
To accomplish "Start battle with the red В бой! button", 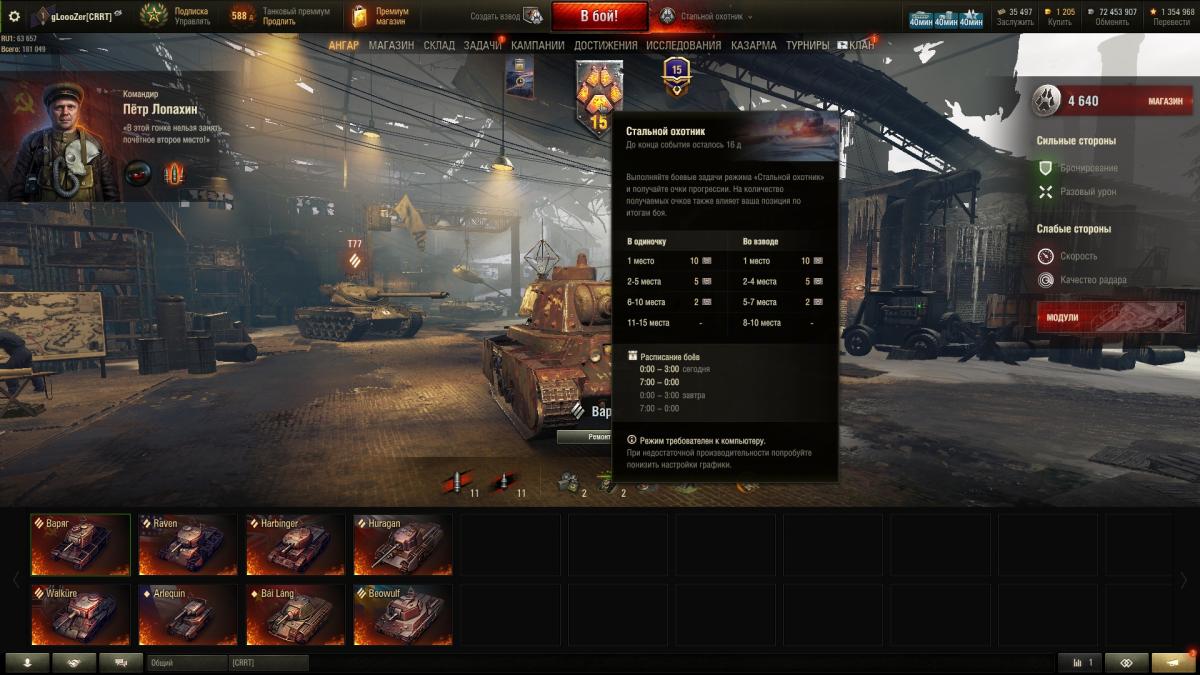I will coord(600,16).
